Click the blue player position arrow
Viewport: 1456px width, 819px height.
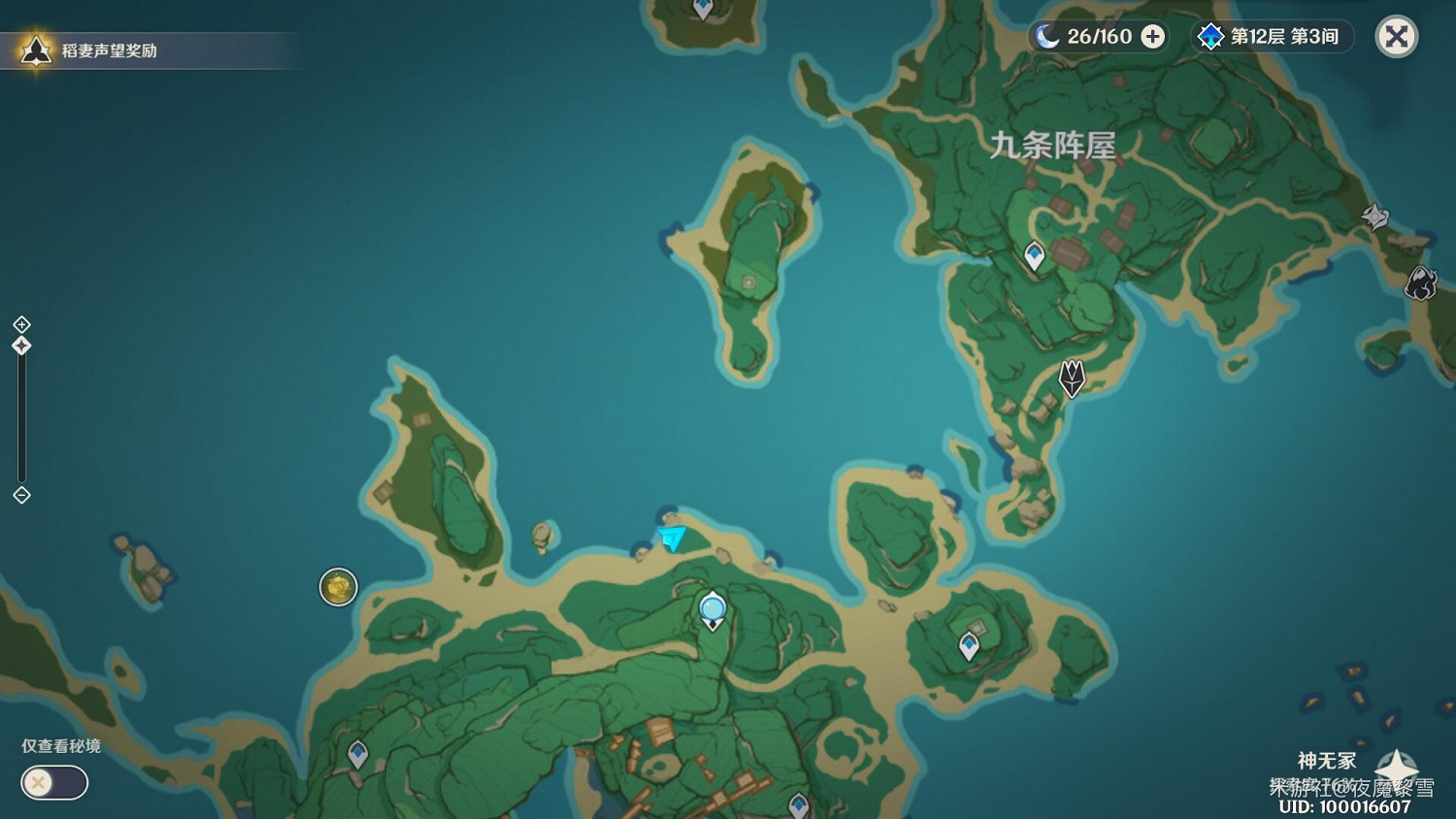coord(672,540)
